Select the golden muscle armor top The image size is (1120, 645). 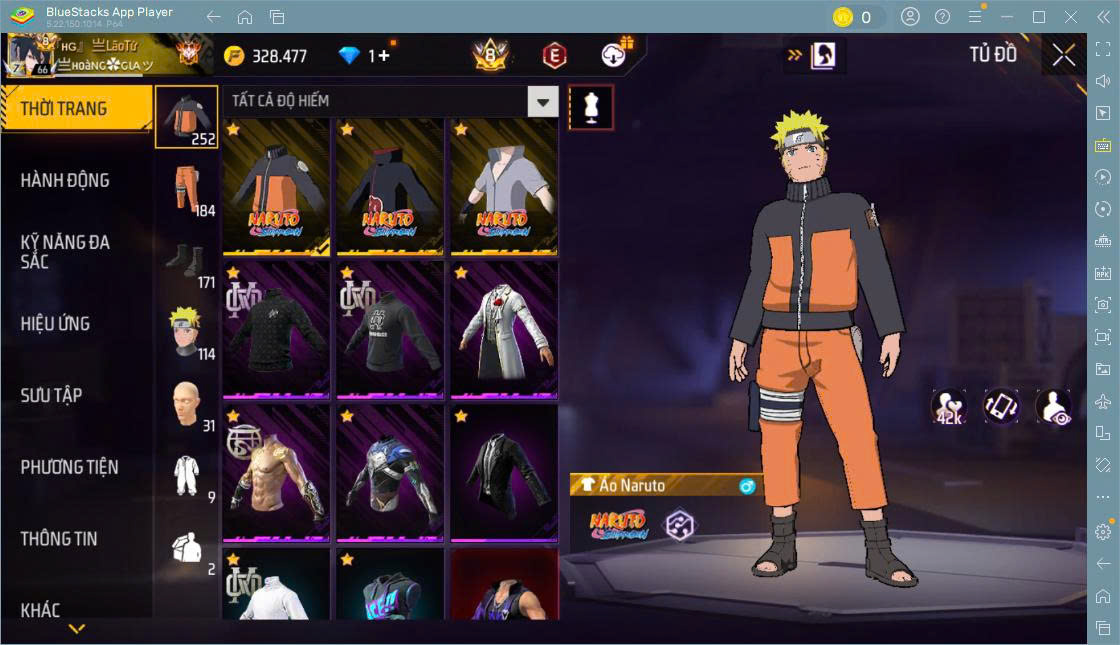(277, 473)
